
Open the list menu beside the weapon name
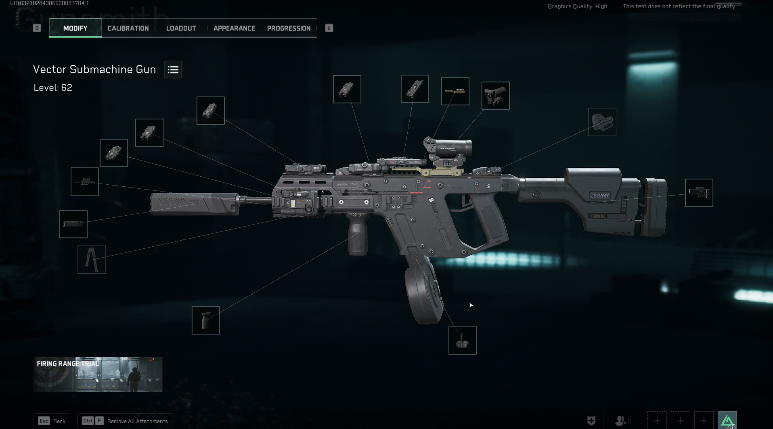click(x=174, y=70)
